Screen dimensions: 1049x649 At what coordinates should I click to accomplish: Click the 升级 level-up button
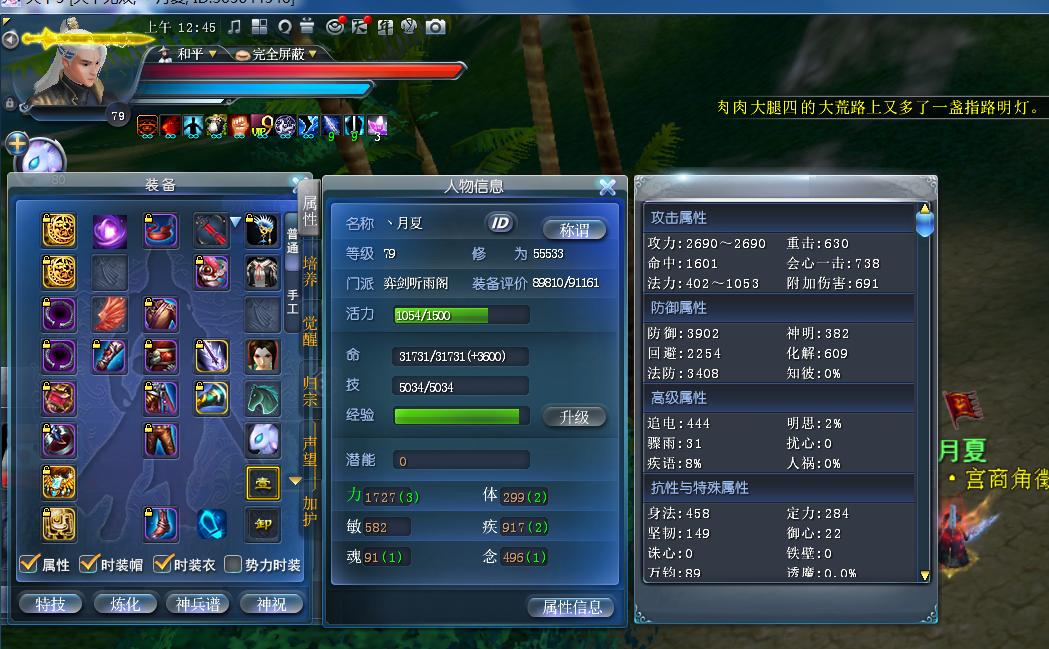(x=574, y=417)
